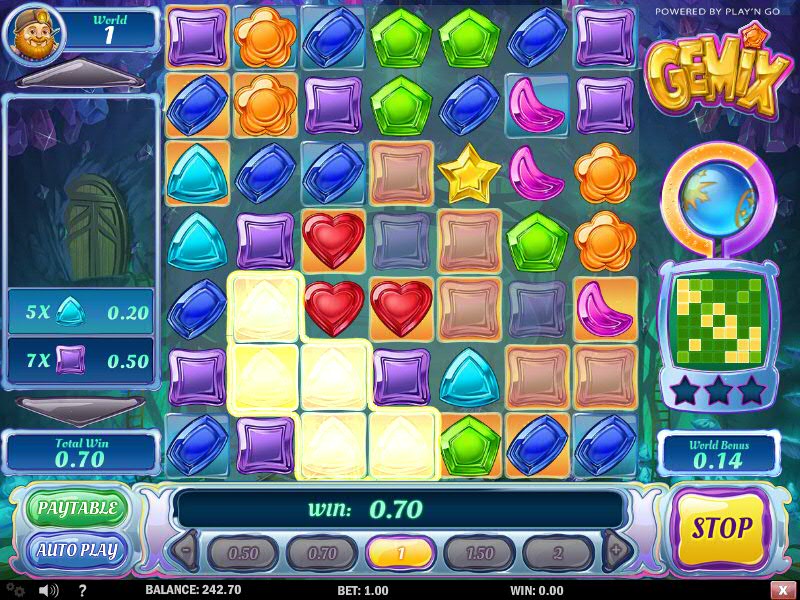Toggle sound with the speaker icon
Viewport: 800px width, 600px height.
[48, 591]
